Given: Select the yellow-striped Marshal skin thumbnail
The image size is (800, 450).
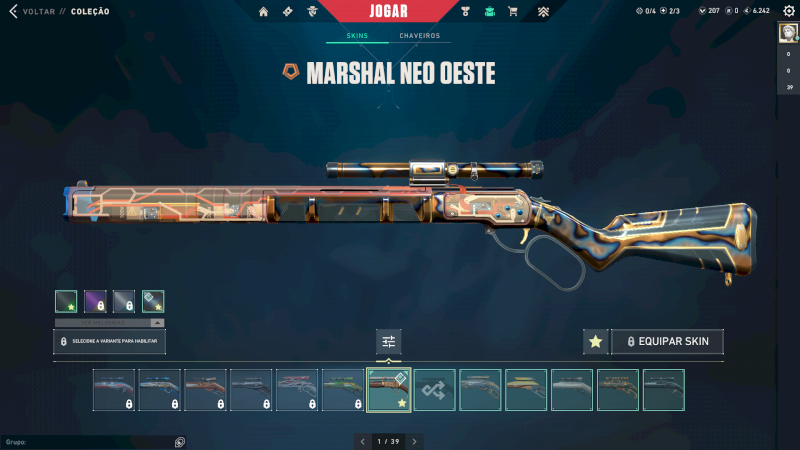Looking at the screenshot, I should [x=526, y=390].
